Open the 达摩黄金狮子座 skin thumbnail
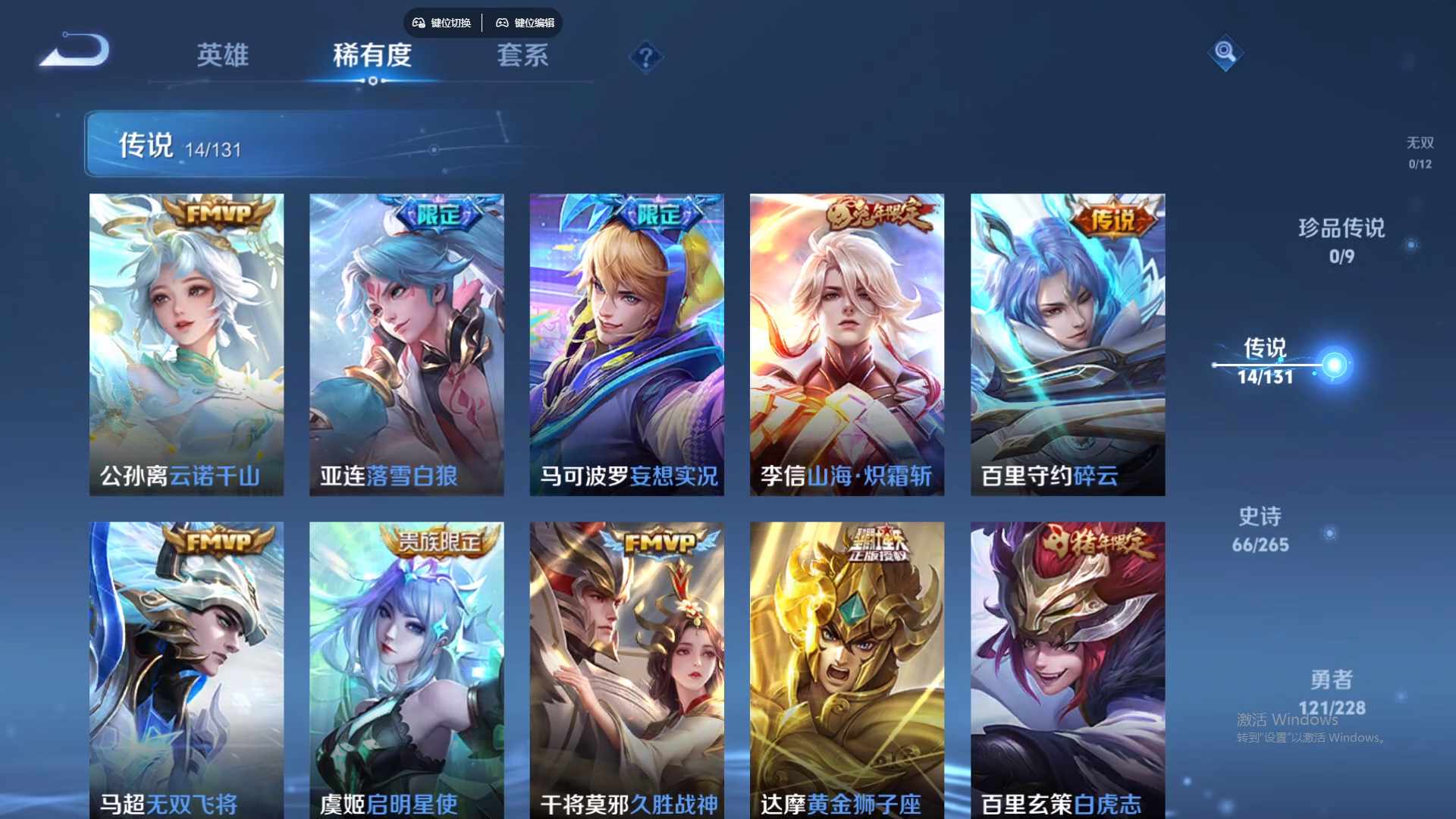Viewport: 1456px width, 819px height. [847, 667]
